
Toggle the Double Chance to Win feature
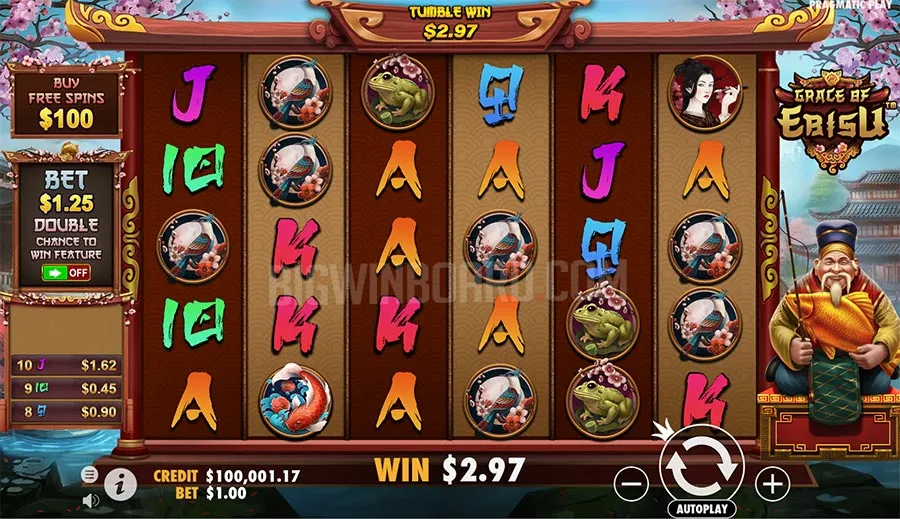[x=65, y=272]
